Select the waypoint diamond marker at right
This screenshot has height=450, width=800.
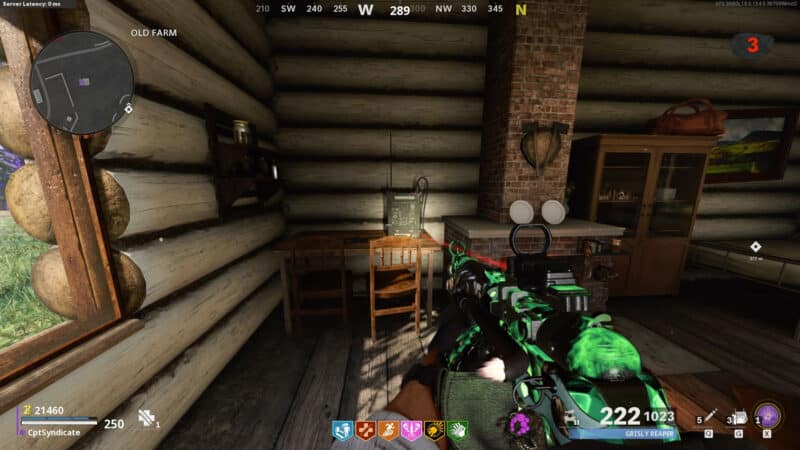click(757, 245)
